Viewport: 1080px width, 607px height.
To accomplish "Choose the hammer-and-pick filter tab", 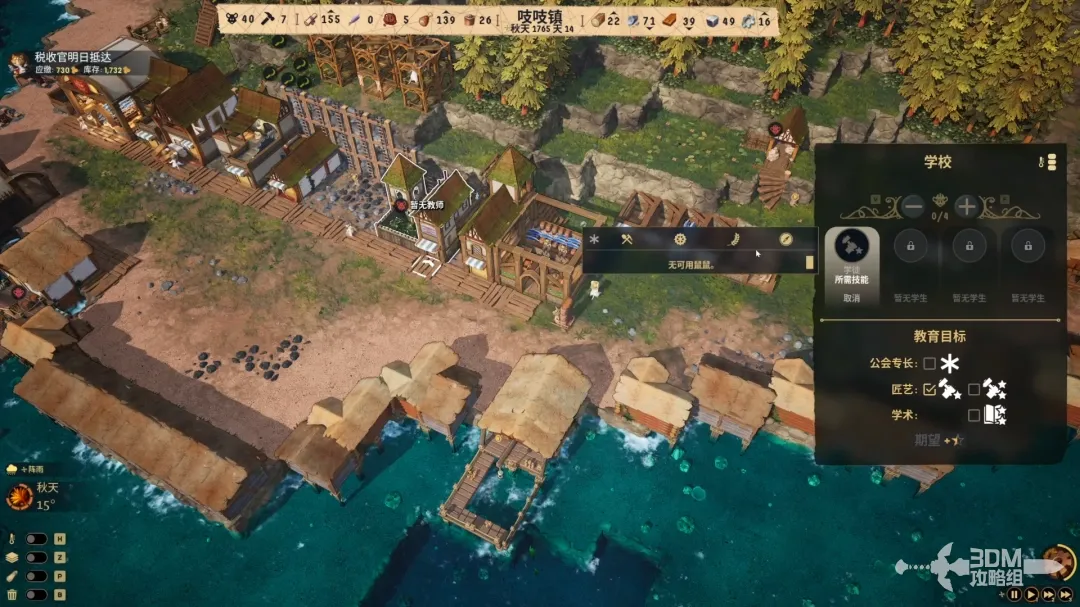I will (627, 240).
